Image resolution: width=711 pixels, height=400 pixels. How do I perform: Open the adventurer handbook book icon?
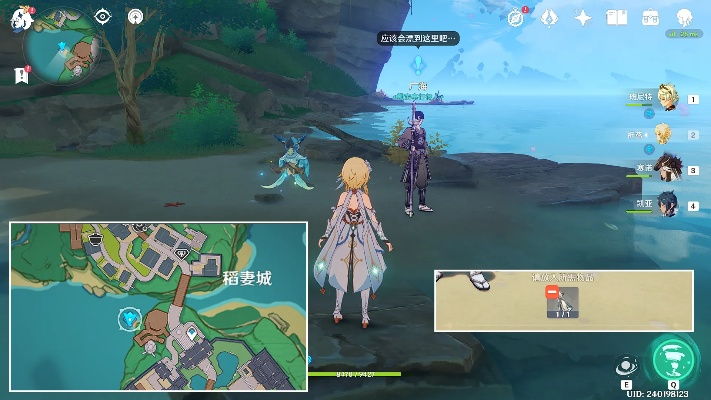(617, 17)
